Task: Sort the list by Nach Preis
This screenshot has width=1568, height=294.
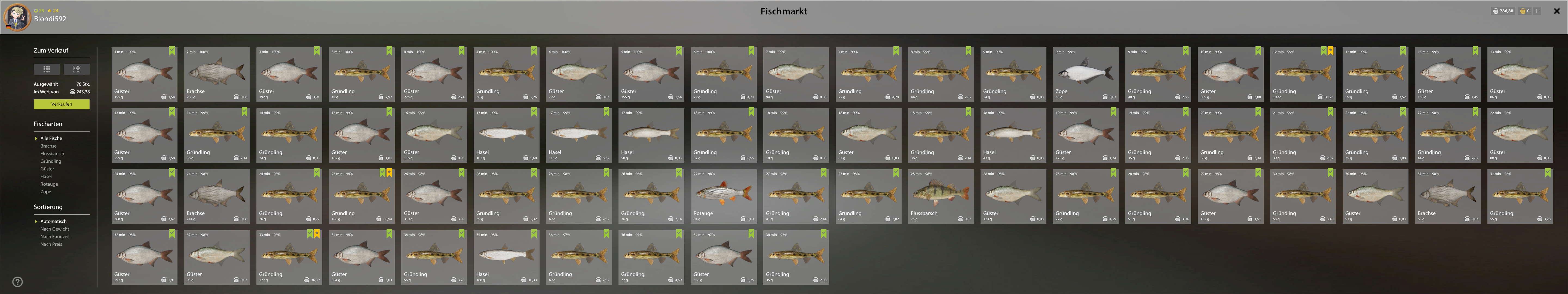Action: pyautogui.click(x=51, y=244)
